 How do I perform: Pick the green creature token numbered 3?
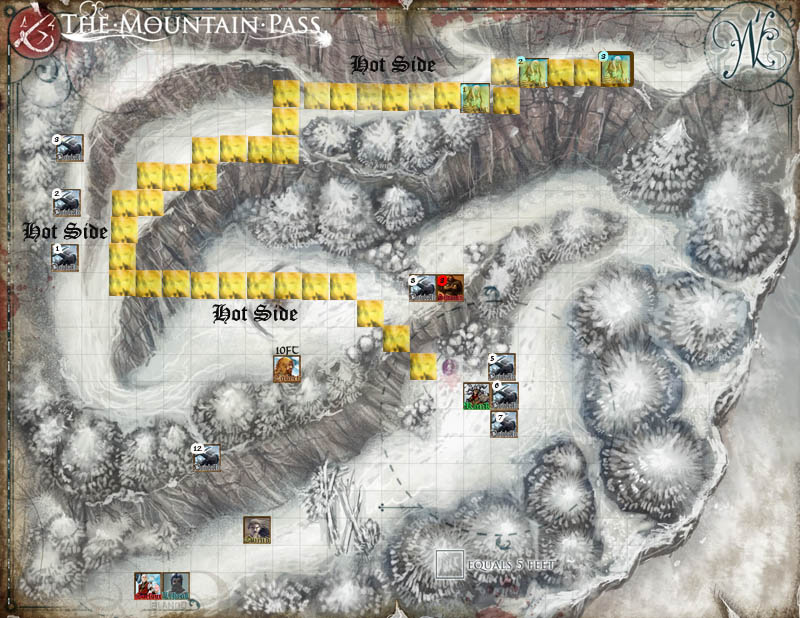tap(615, 67)
